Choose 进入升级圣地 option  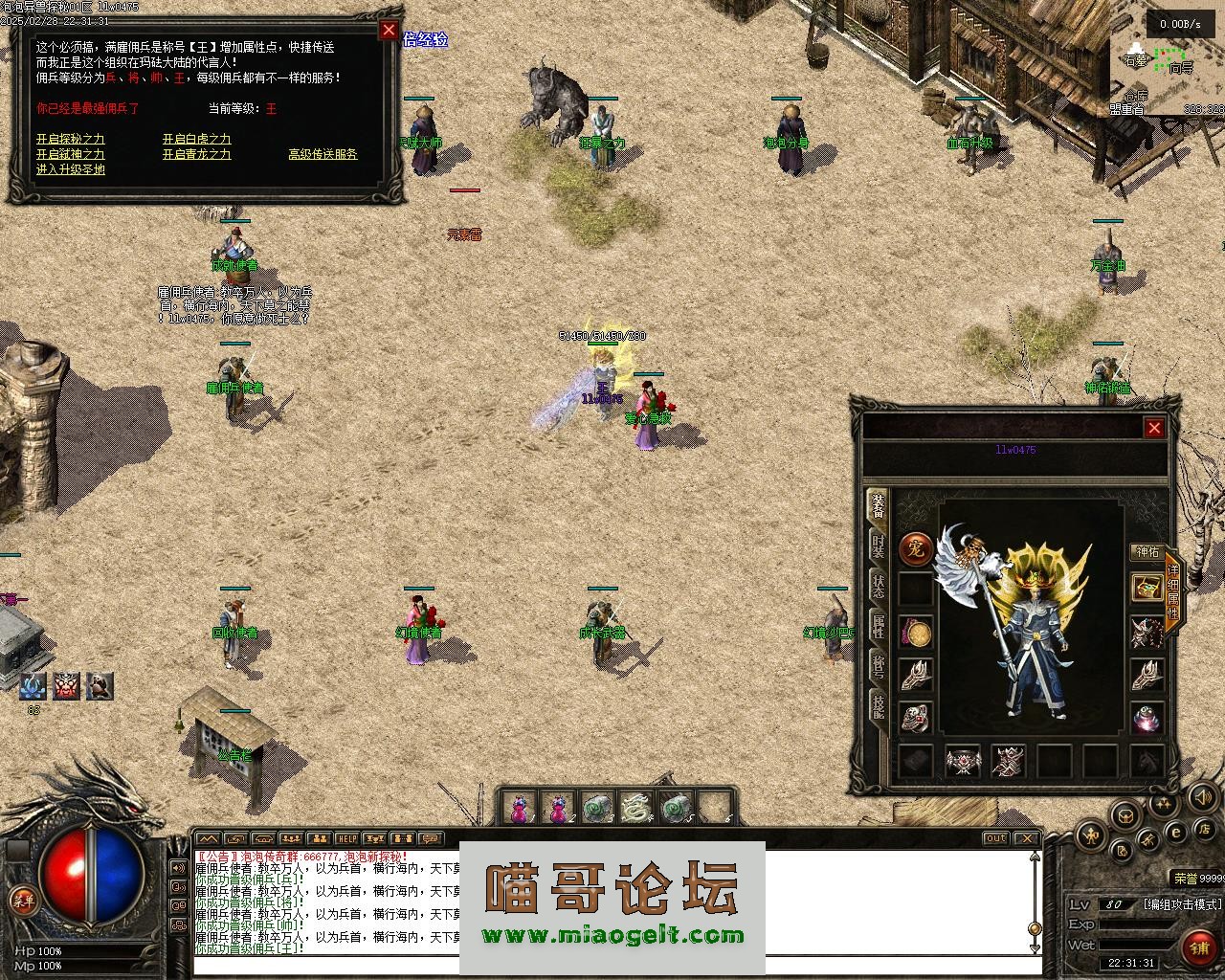(71, 169)
